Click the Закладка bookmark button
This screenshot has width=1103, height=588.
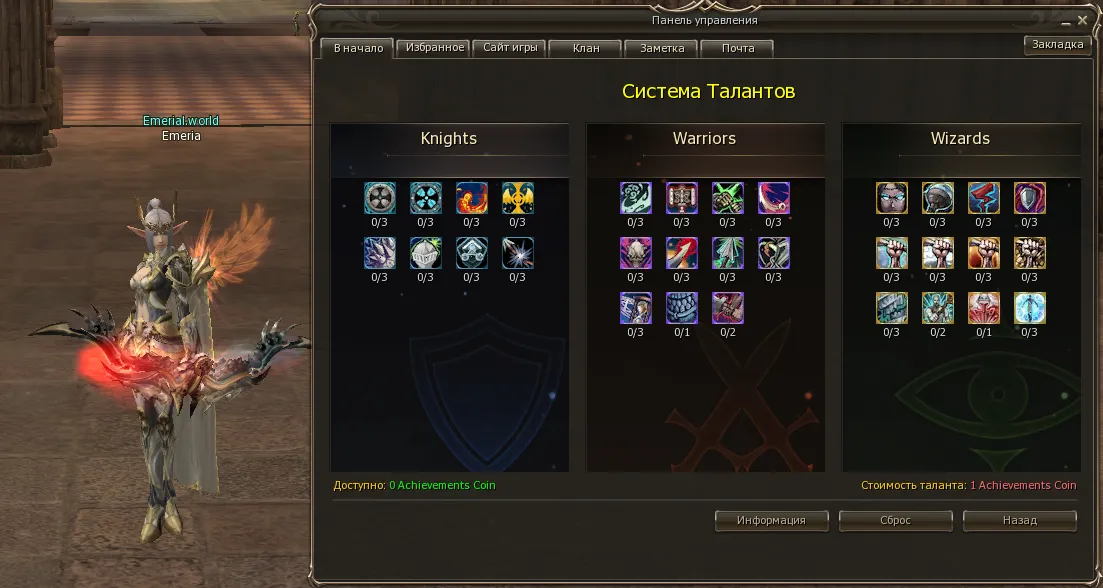(1057, 44)
